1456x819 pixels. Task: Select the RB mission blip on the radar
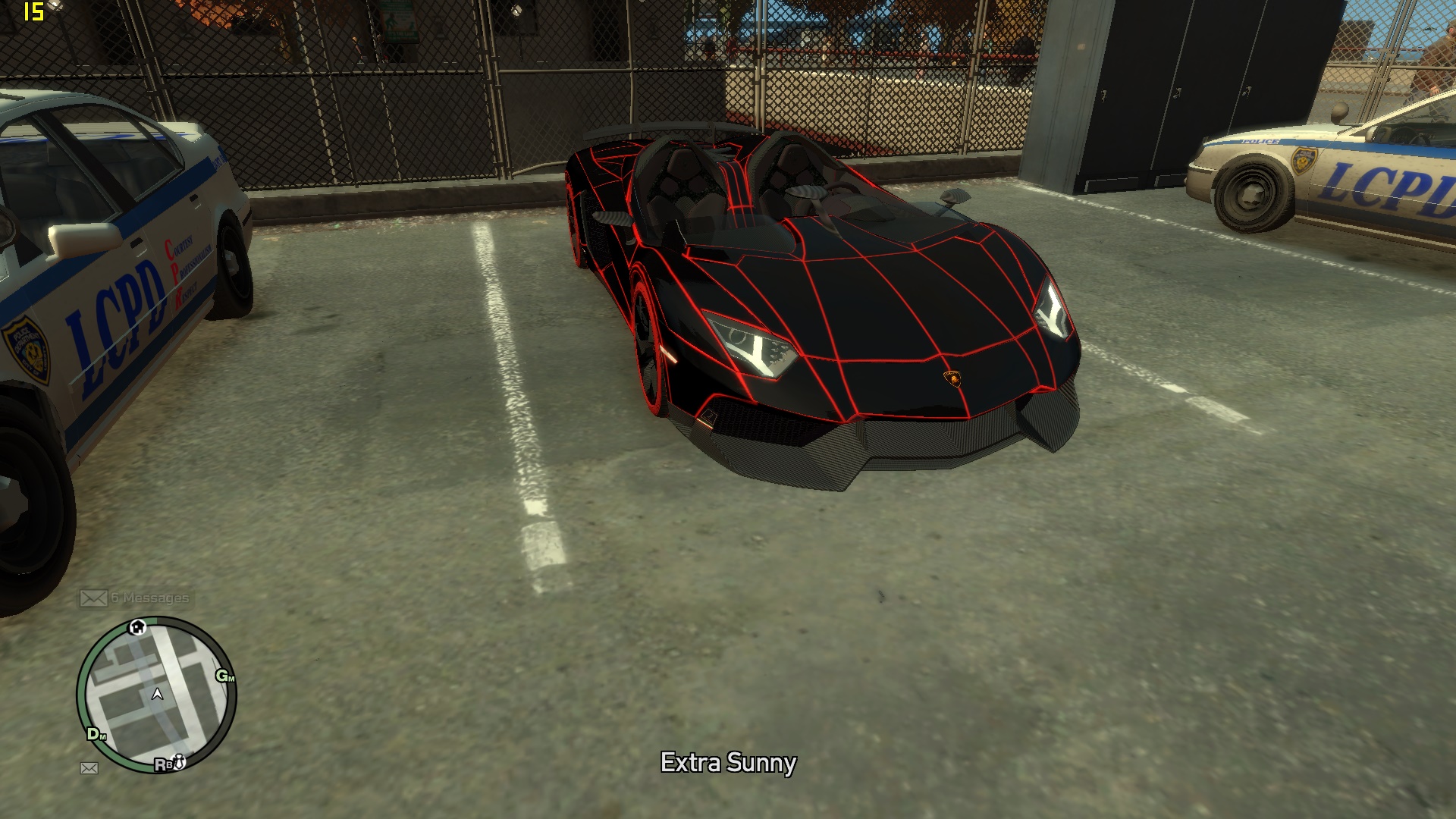(x=163, y=764)
